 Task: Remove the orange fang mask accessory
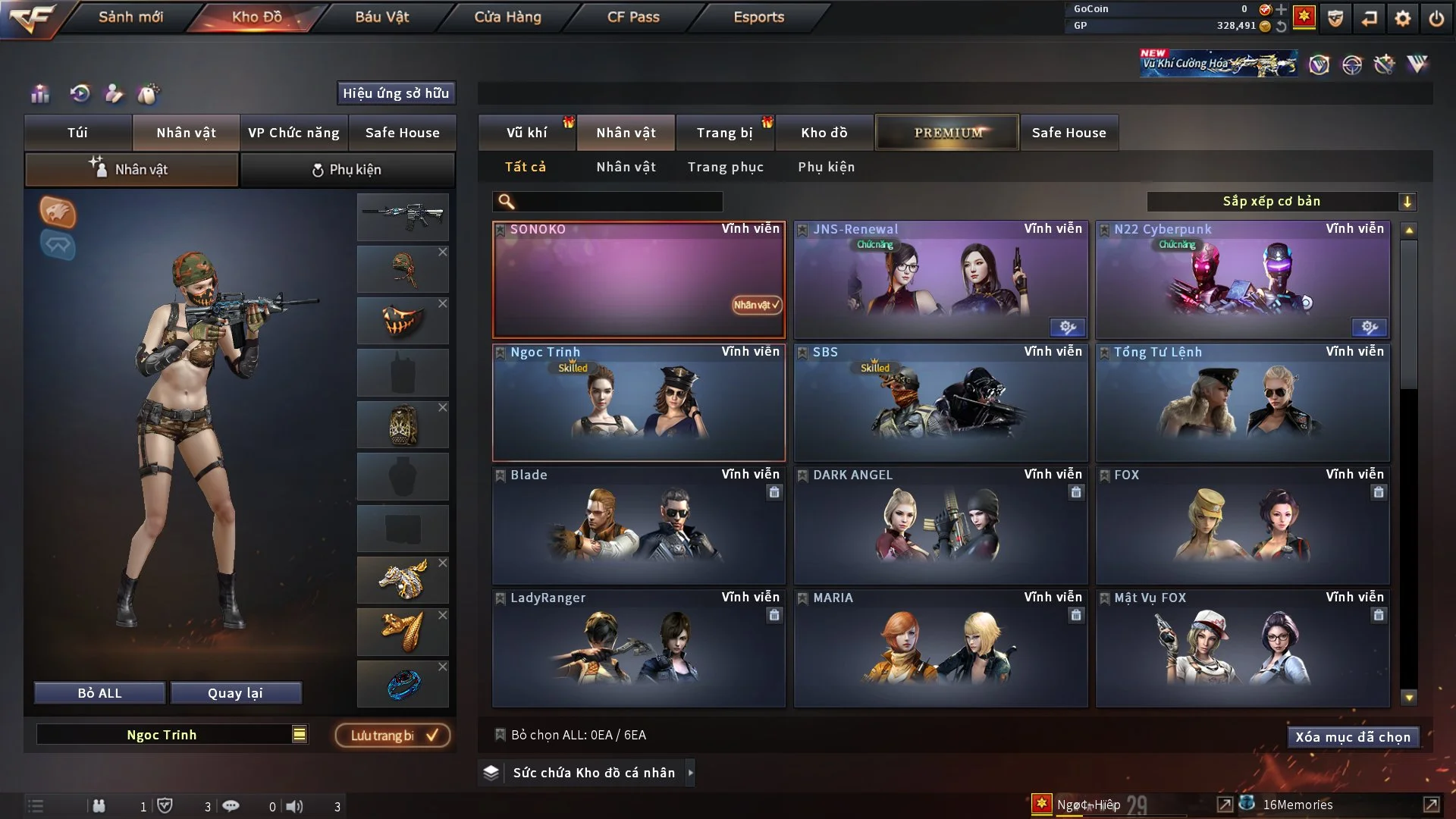[x=443, y=303]
